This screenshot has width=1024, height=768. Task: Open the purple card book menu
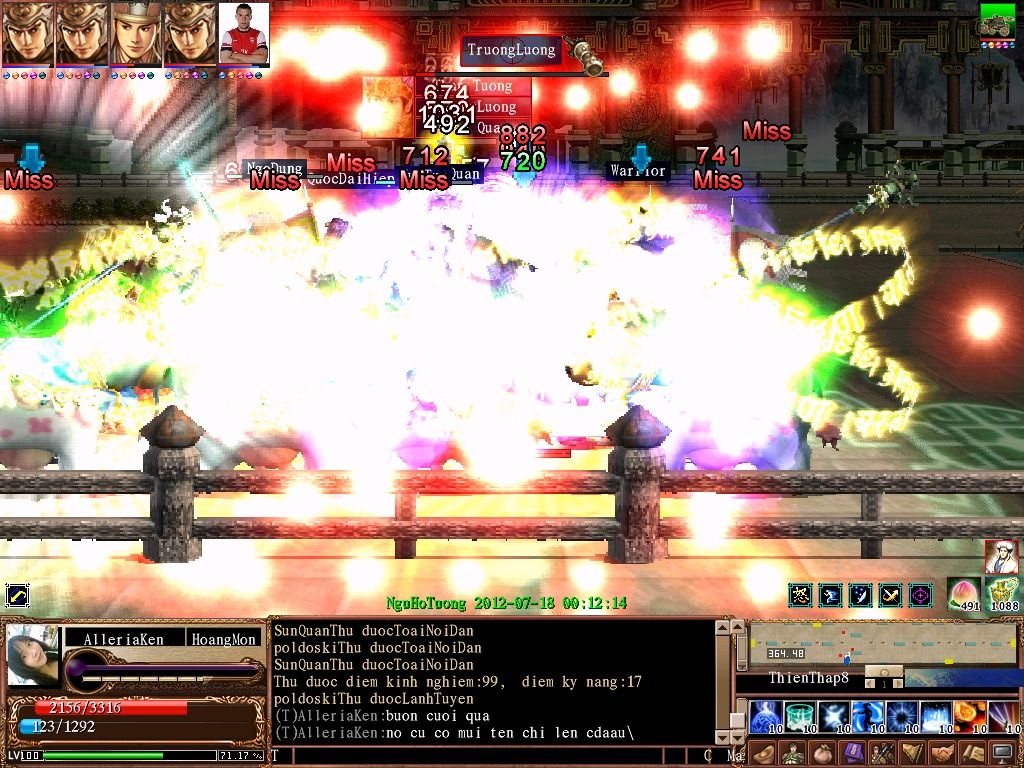click(x=852, y=753)
